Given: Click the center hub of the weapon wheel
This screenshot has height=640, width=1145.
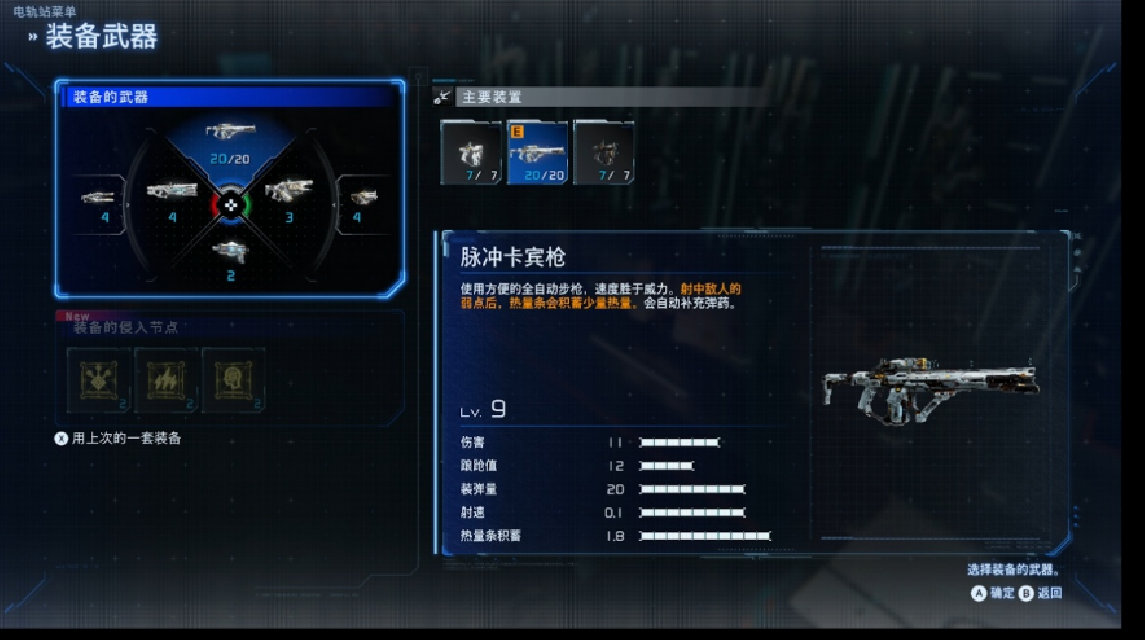Looking at the screenshot, I should coord(230,203).
